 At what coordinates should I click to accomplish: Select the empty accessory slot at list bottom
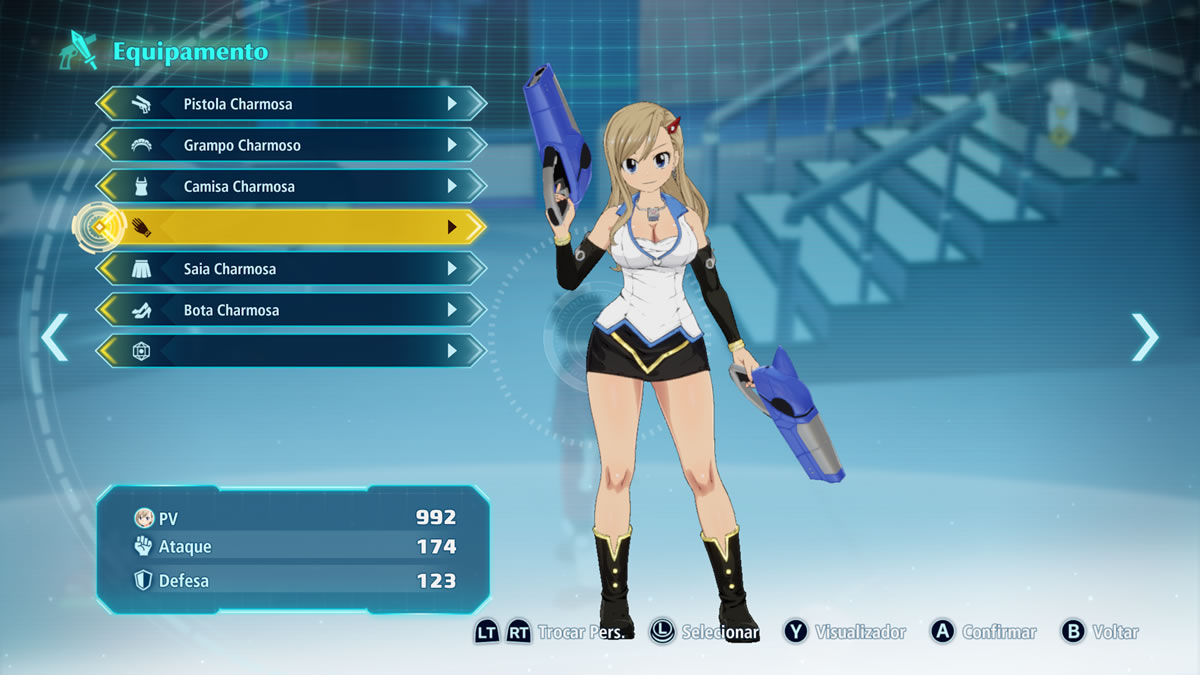click(x=290, y=351)
